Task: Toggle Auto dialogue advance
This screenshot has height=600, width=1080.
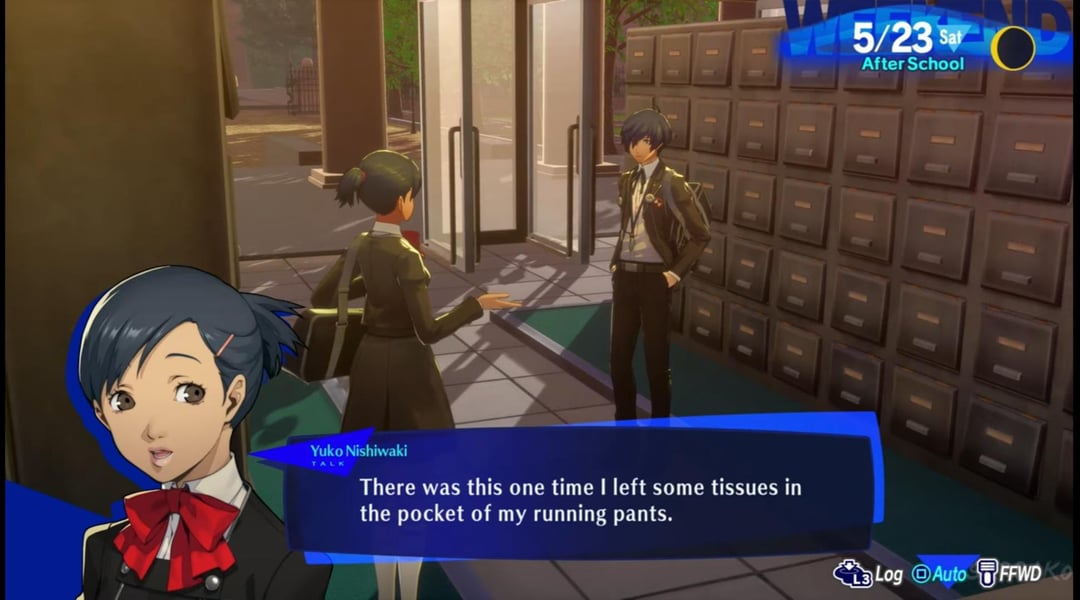Action: click(940, 574)
